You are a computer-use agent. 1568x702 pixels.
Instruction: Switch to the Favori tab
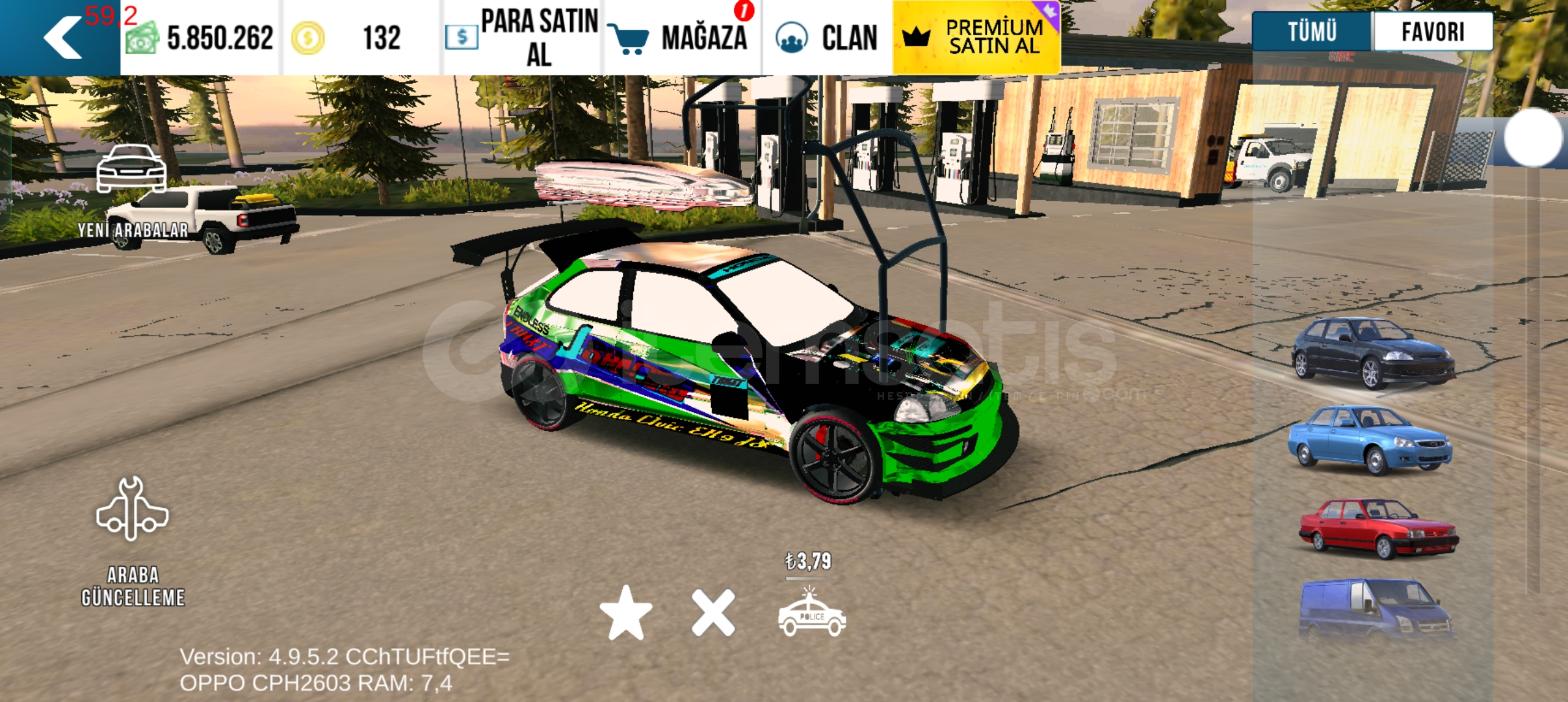[x=1432, y=31]
